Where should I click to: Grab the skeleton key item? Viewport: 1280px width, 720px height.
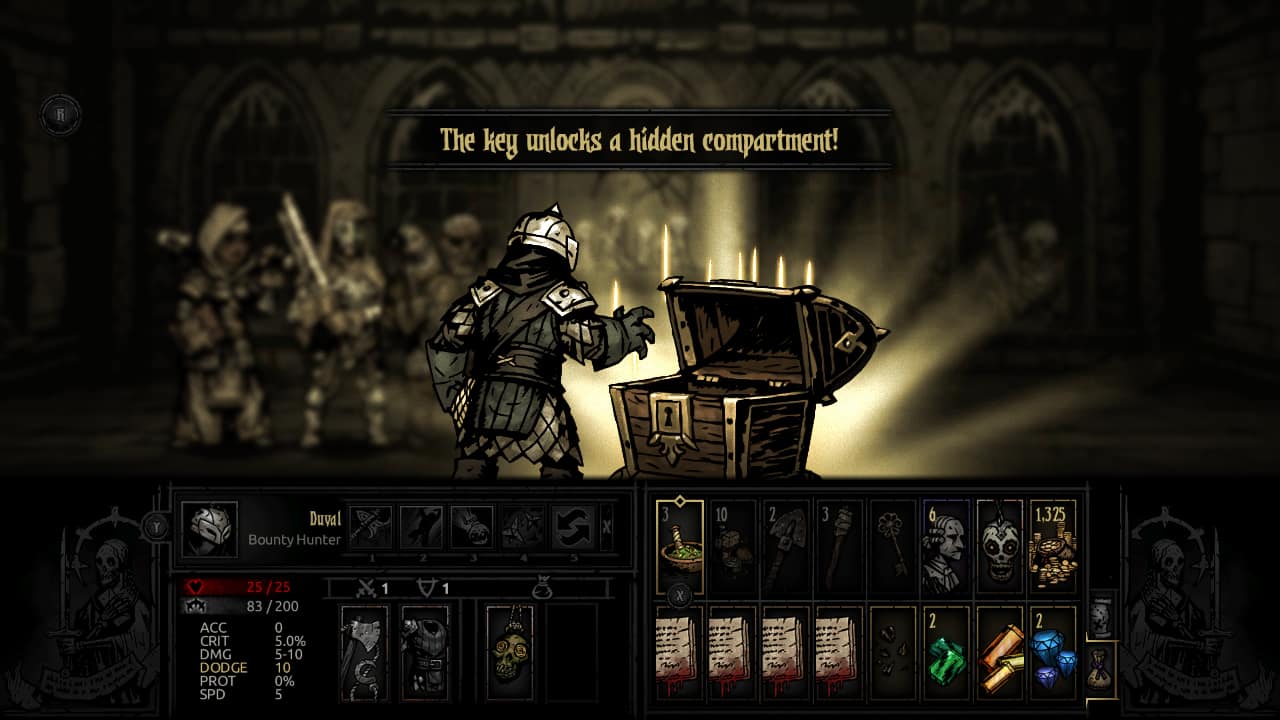coord(895,541)
